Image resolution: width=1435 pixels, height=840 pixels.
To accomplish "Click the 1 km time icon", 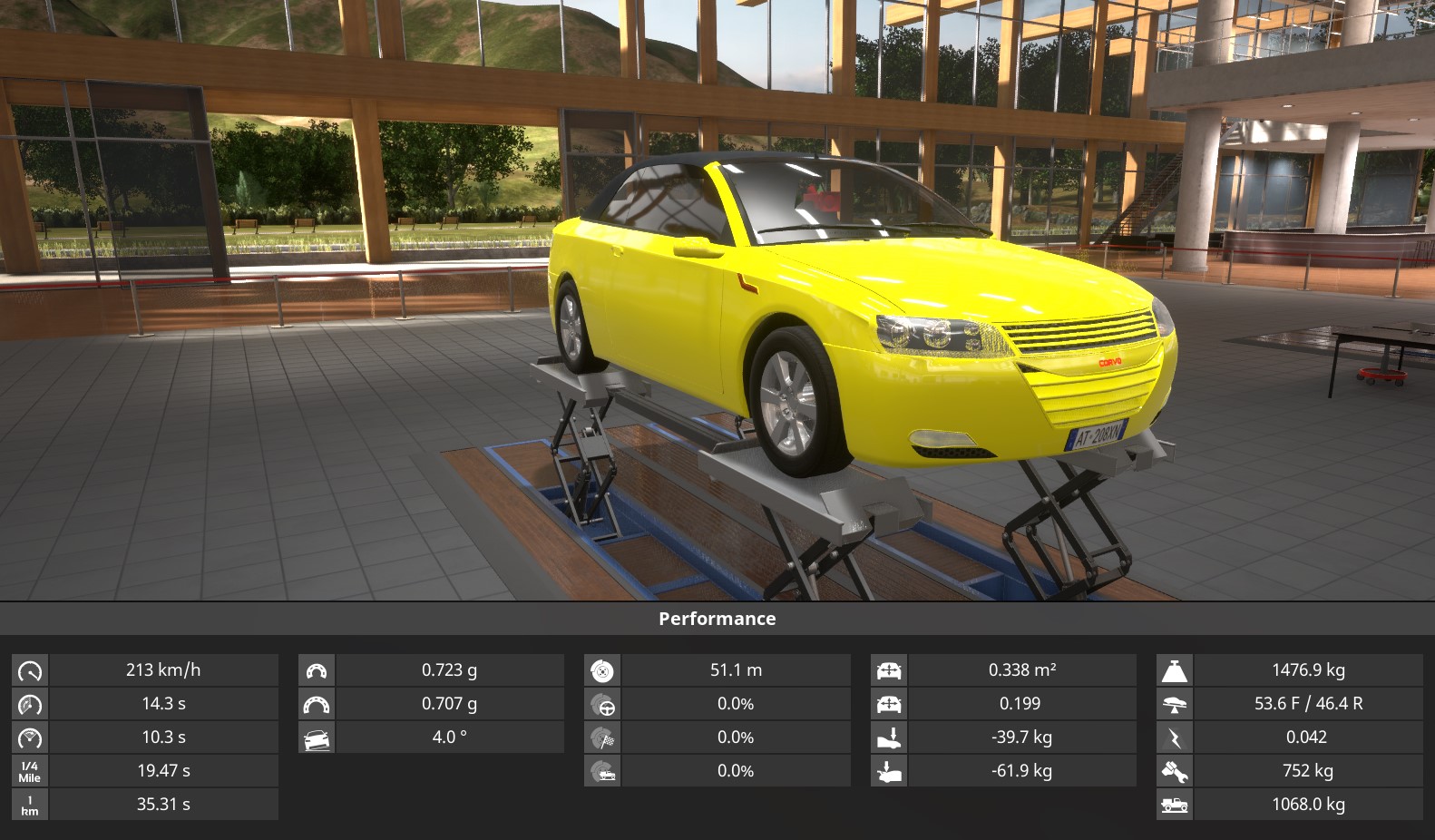I will click(x=30, y=805).
